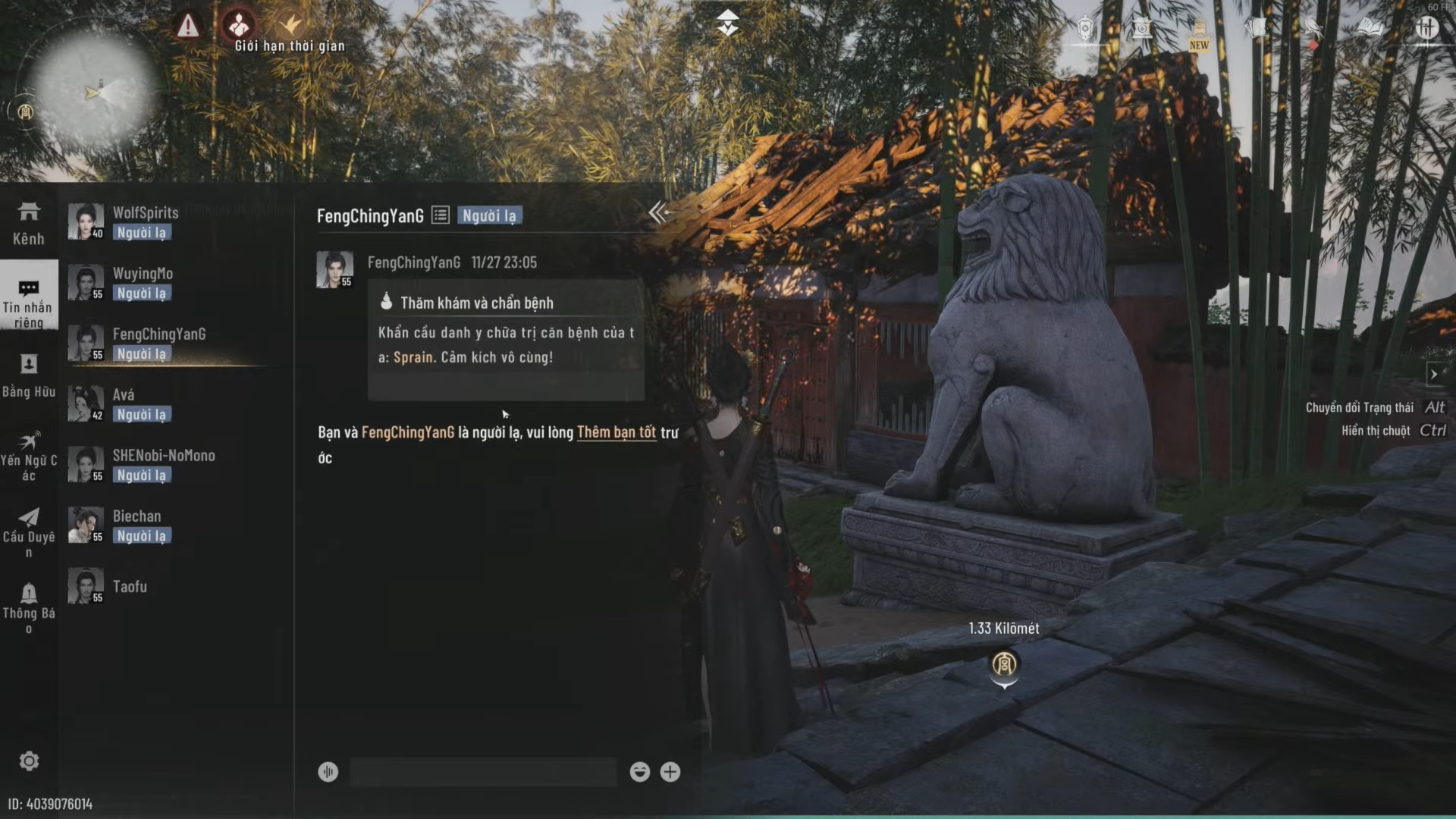Click the plus button beside the chat input
The height and width of the screenshot is (819, 1456).
point(670,772)
